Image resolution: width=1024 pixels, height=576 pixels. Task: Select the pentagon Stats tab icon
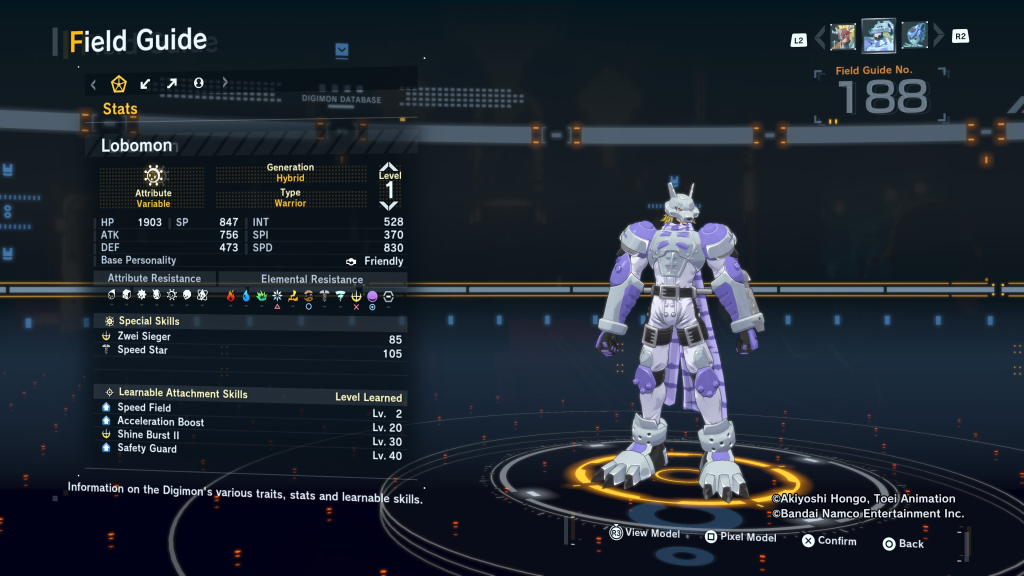[119, 83]
